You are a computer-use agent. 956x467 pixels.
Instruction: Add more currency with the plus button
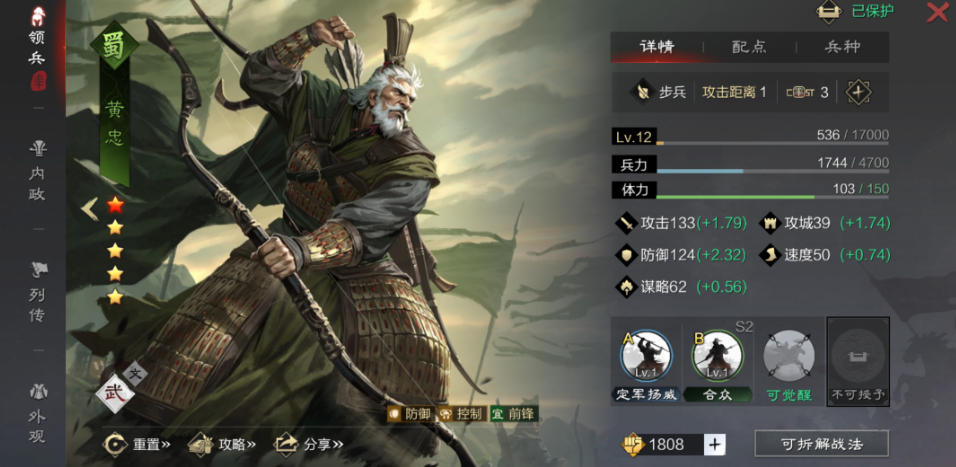tap(715, 444)
